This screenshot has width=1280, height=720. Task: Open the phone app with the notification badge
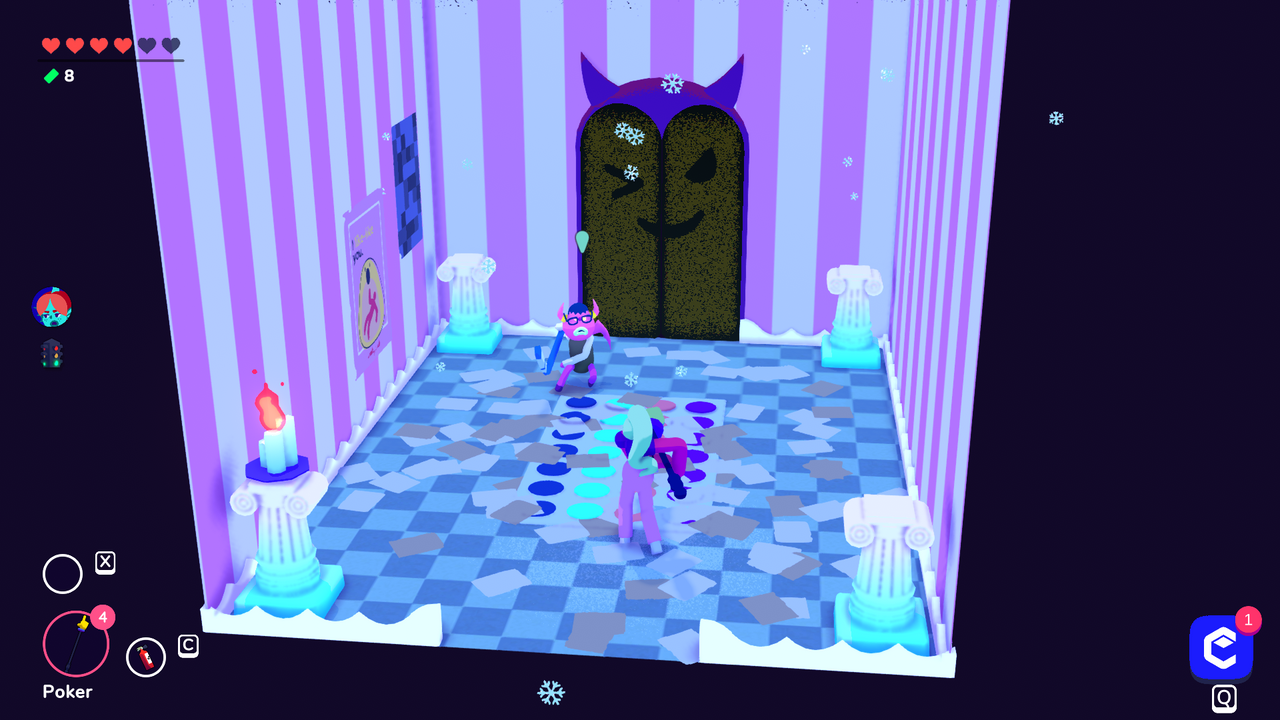1222,648
